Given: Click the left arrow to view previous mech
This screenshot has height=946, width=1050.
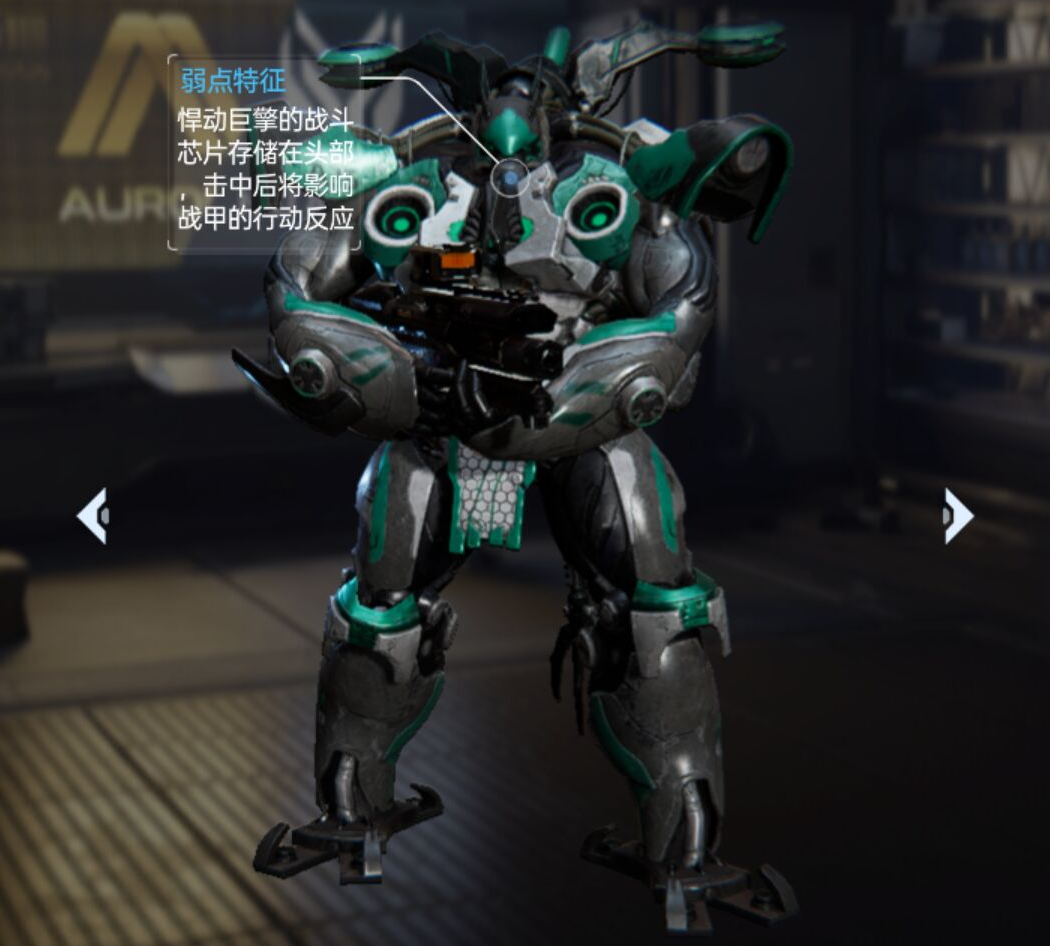Looking at the screenshot, I should [92, 516].
